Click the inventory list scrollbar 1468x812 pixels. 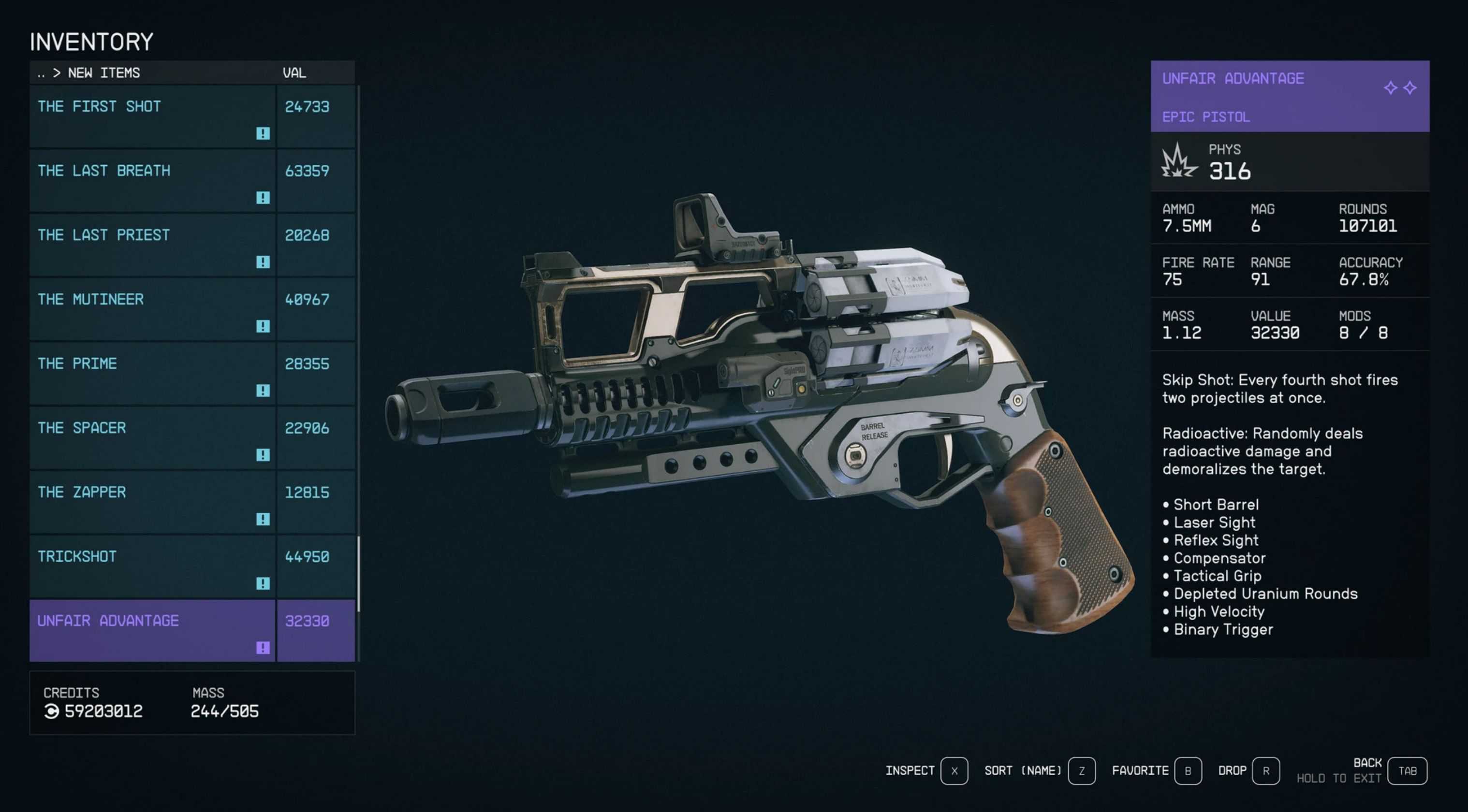click(x=358, y=573)
